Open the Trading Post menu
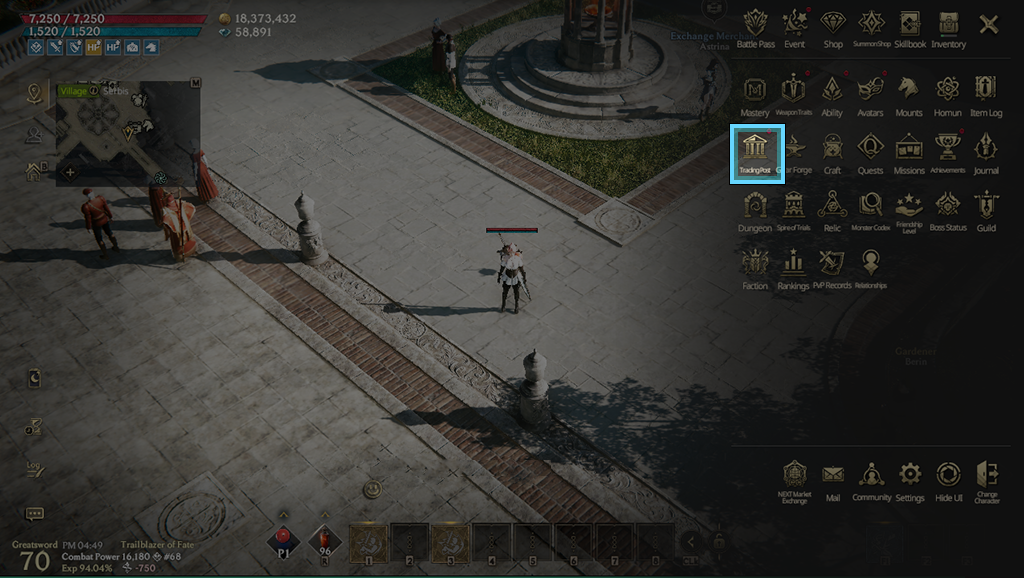The height and width of the screenshot is (578, 1024). click(x=756, y=151)
